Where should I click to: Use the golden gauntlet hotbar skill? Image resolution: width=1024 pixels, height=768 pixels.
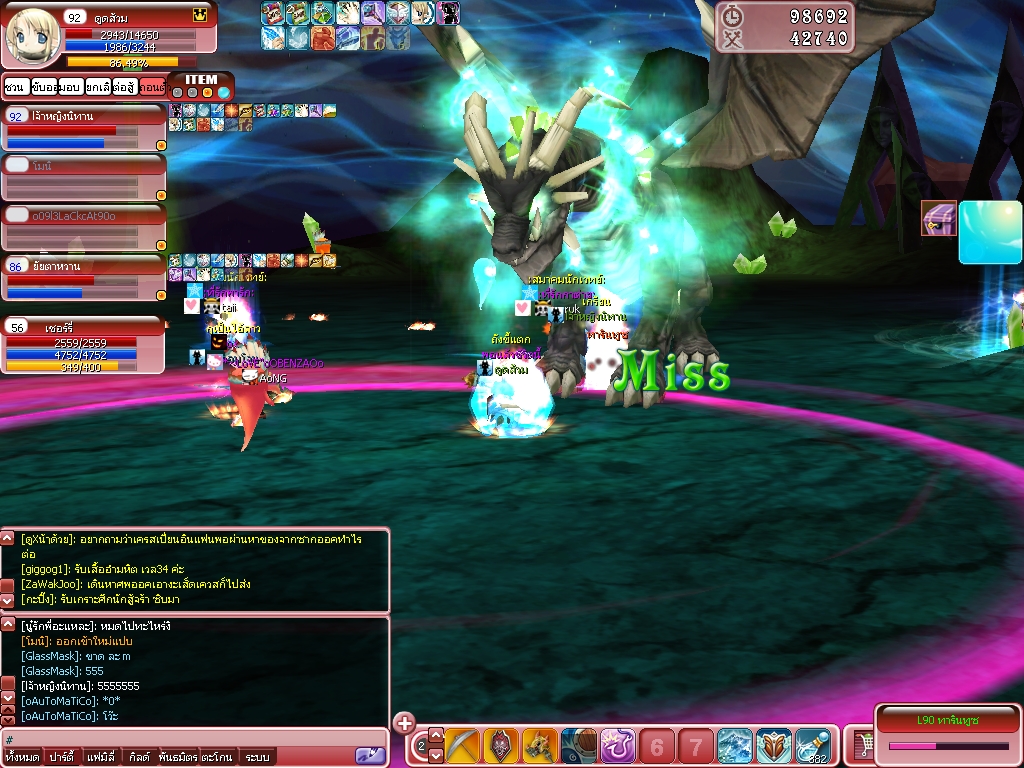pos(540,746)
